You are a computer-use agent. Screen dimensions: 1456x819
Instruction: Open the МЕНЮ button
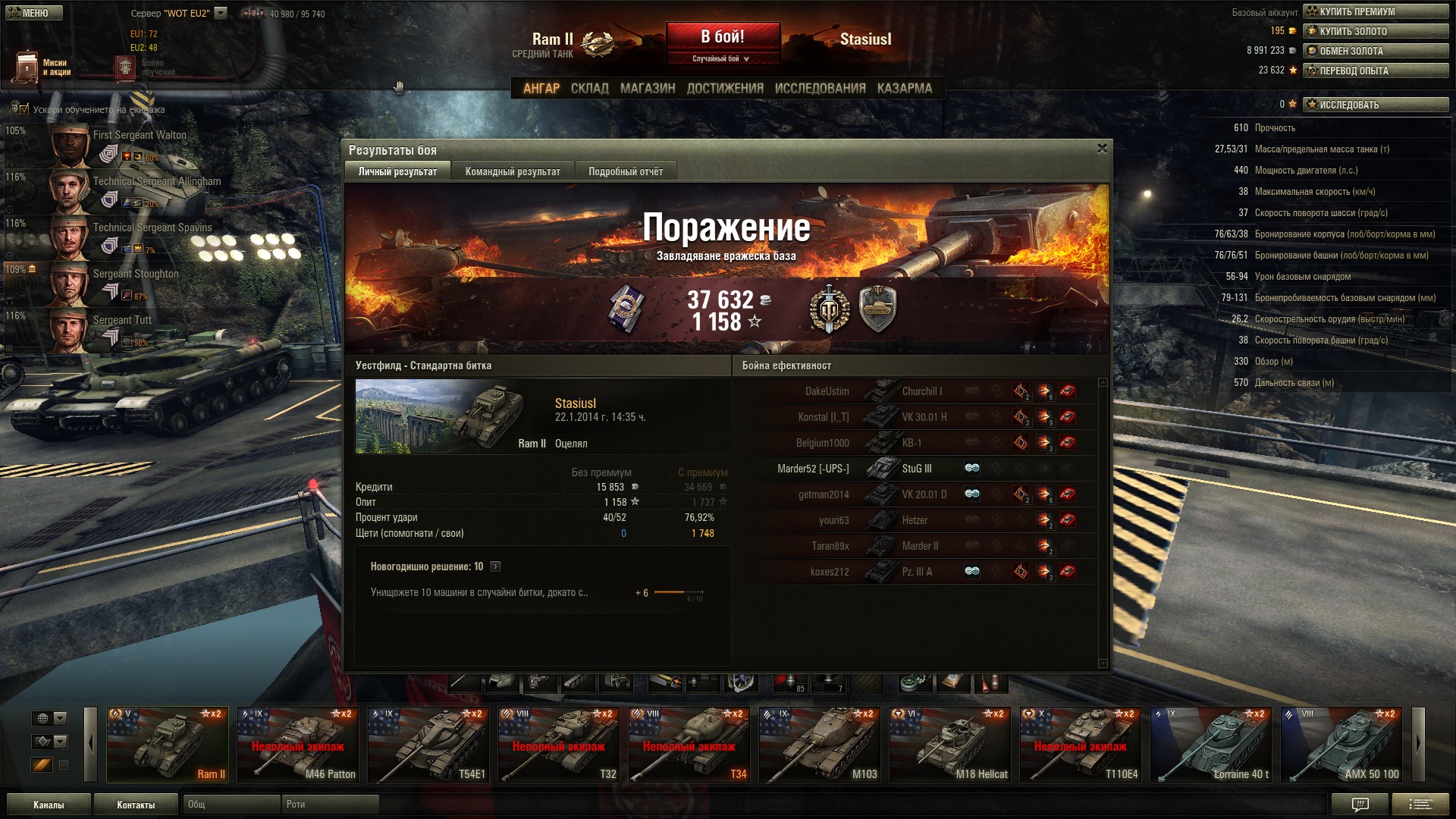pos(34,13)
